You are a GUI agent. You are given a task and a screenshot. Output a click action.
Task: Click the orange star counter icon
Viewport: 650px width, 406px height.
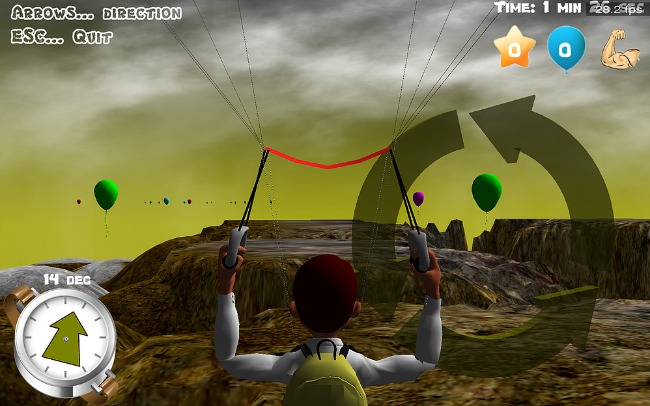515,48
